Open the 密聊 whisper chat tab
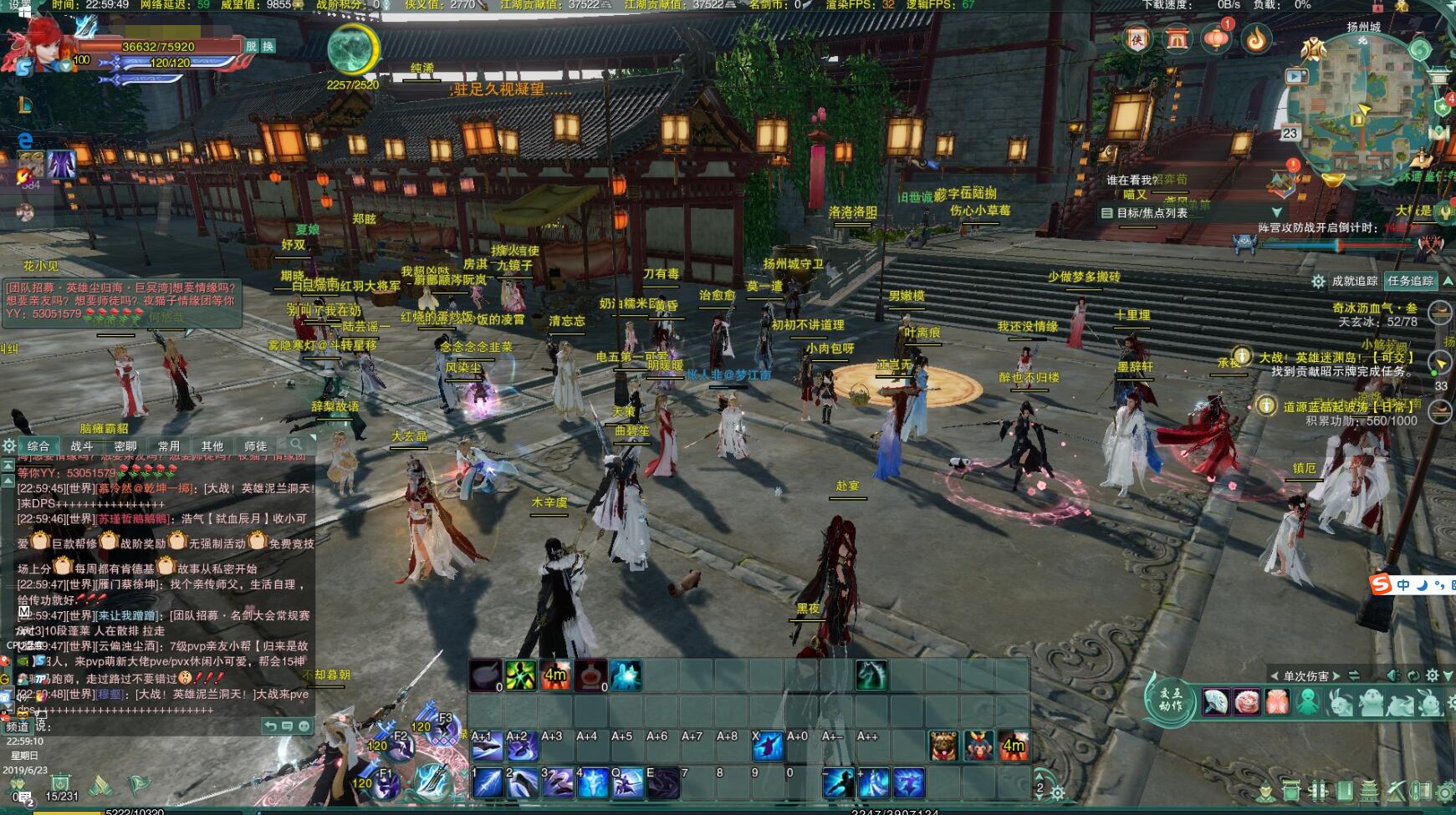Image resolution: width=1456 pixels, height=815 pixels. pos(125,446)
